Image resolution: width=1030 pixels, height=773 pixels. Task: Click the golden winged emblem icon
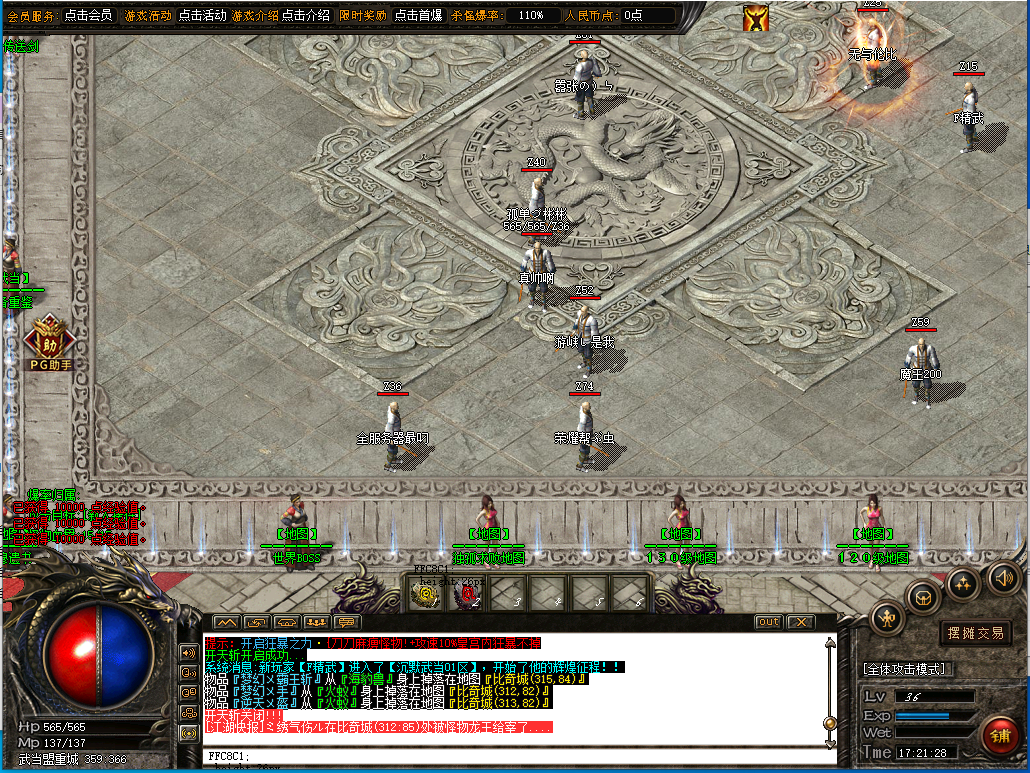click(756, 18)
